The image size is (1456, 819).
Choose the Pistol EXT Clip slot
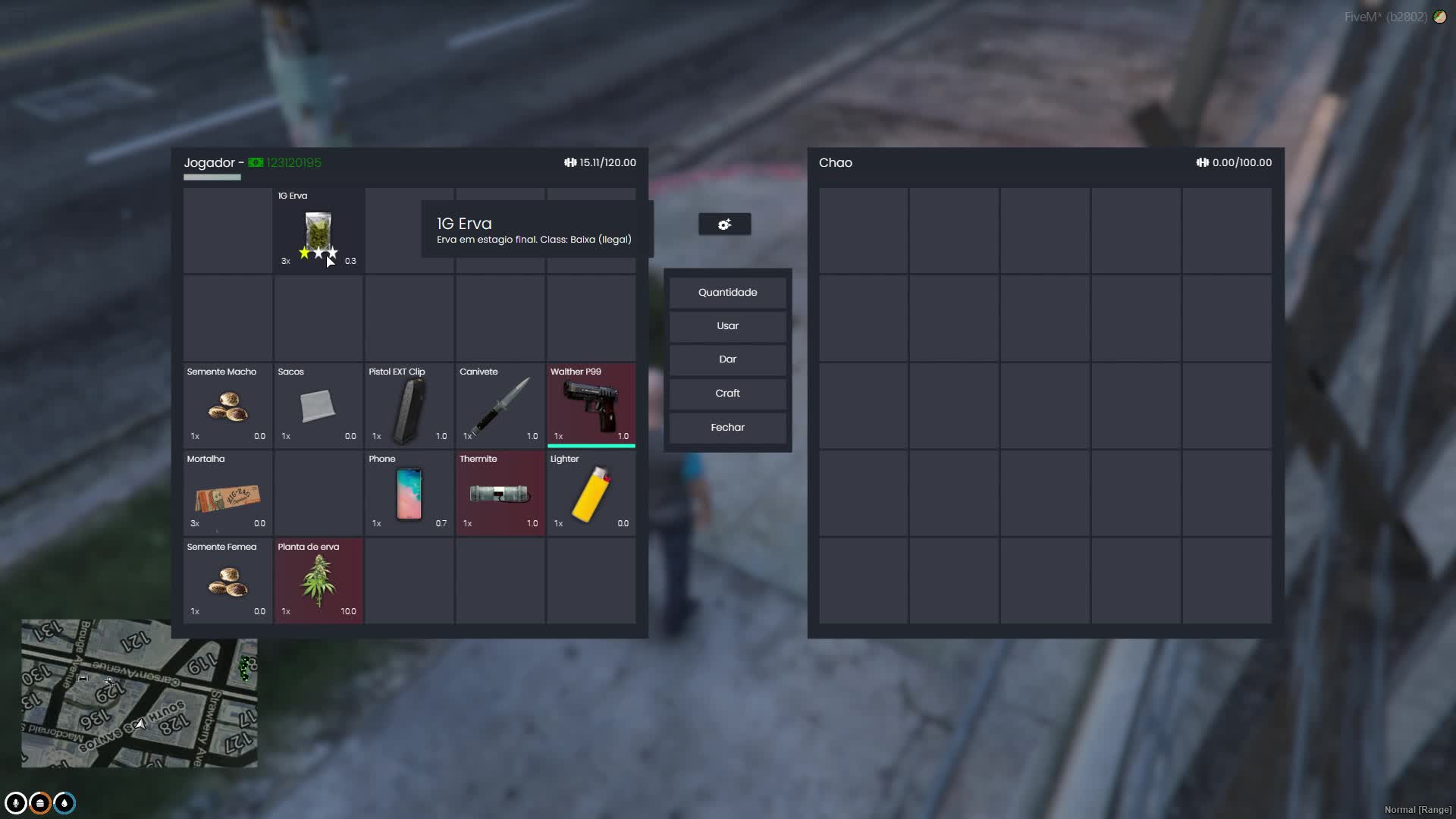[x=409, y=405]
